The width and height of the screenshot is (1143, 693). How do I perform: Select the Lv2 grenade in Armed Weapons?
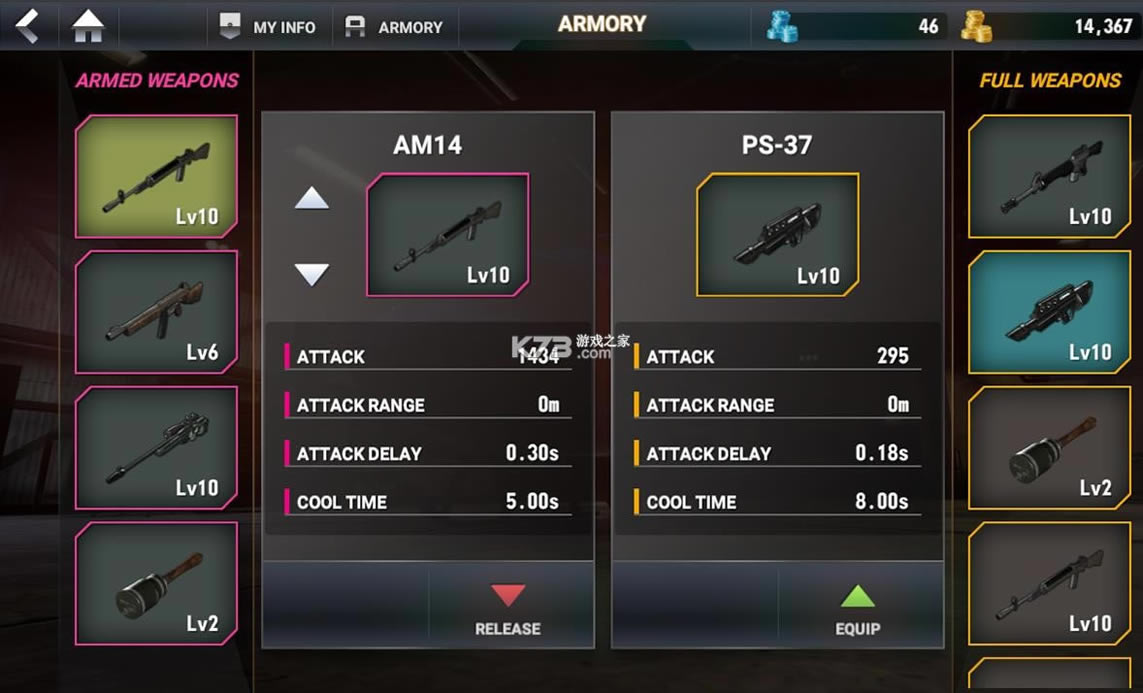(x=156, y=583)
